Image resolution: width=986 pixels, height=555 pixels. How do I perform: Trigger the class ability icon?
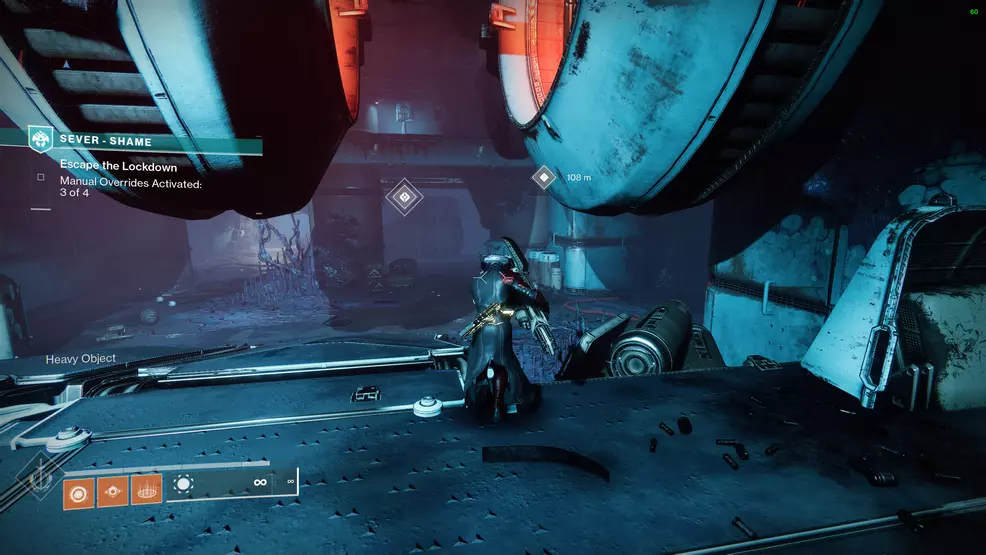pos(146,490)
